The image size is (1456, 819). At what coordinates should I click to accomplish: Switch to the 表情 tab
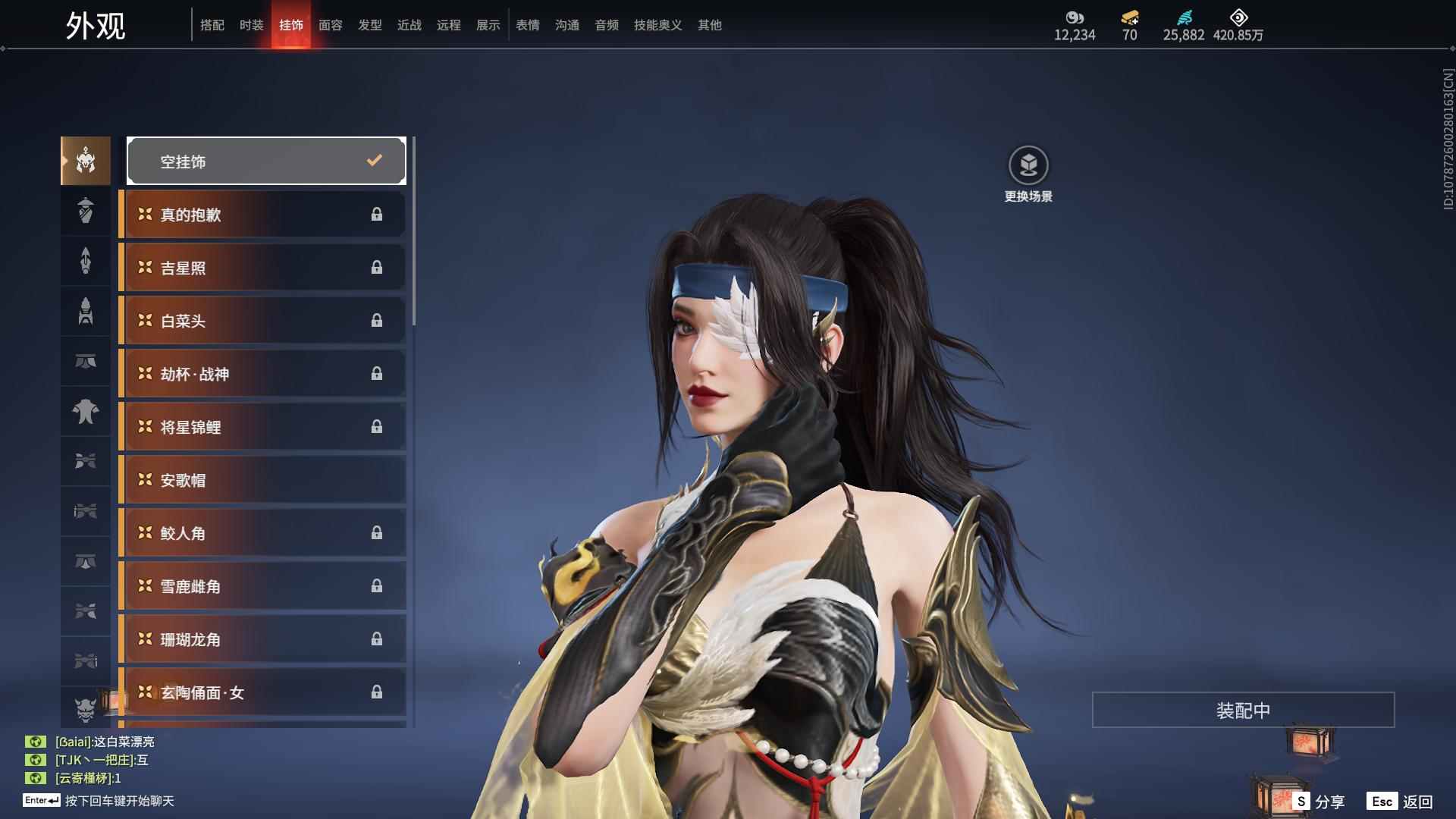[528, 25]
